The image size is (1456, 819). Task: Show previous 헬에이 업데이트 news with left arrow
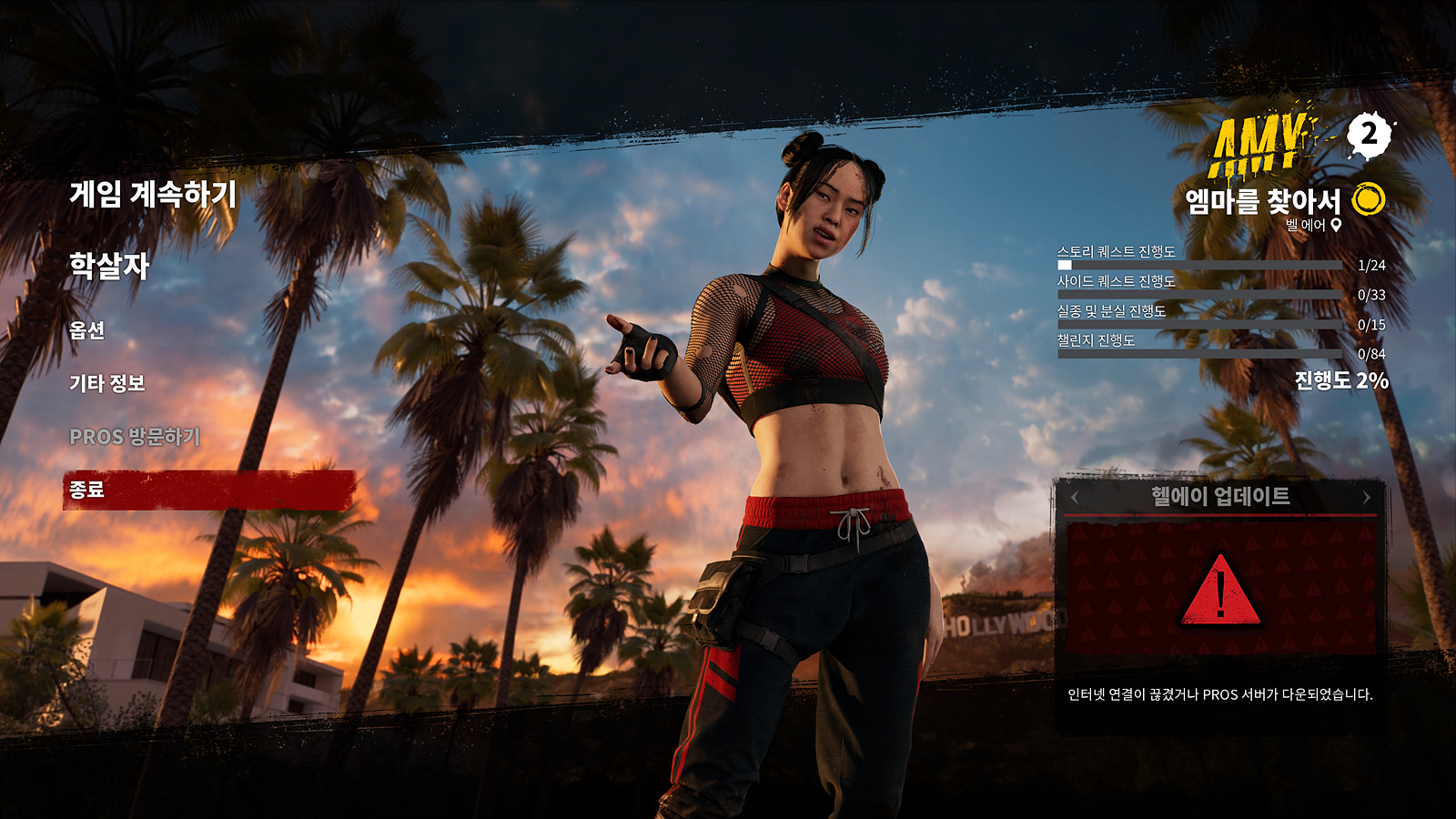click(1075, 497)
